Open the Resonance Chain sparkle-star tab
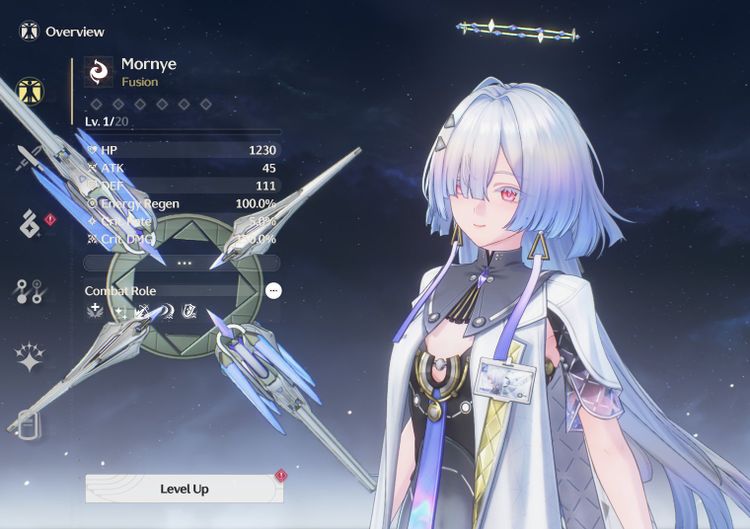The image size is (750, 529). coord(31,357)
